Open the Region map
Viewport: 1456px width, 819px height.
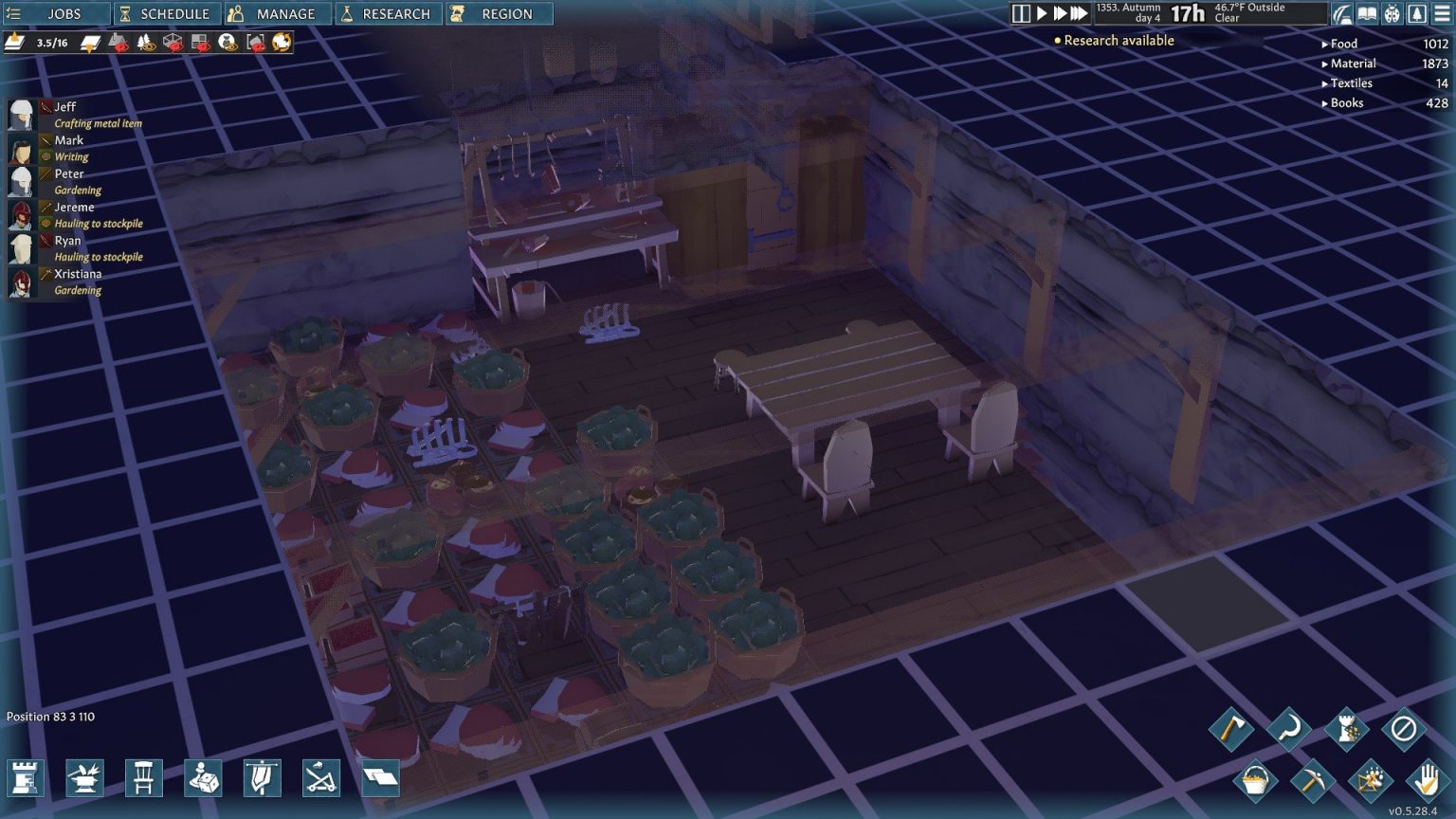(x=497, y=14)
